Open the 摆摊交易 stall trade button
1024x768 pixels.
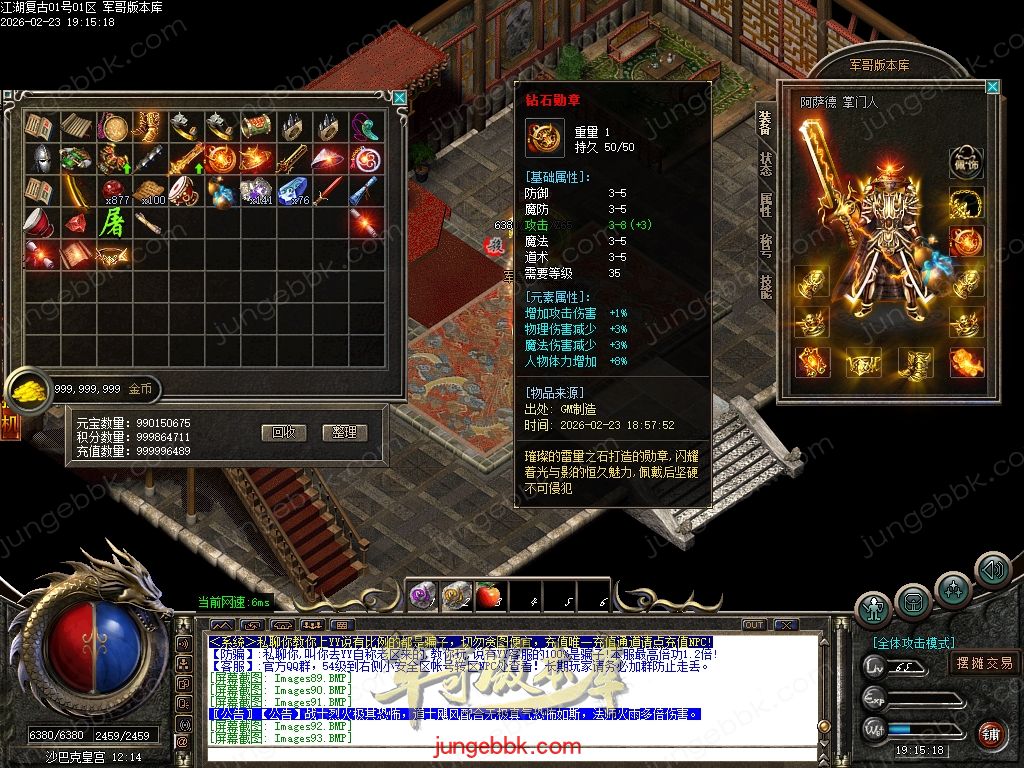click(984, 663)
